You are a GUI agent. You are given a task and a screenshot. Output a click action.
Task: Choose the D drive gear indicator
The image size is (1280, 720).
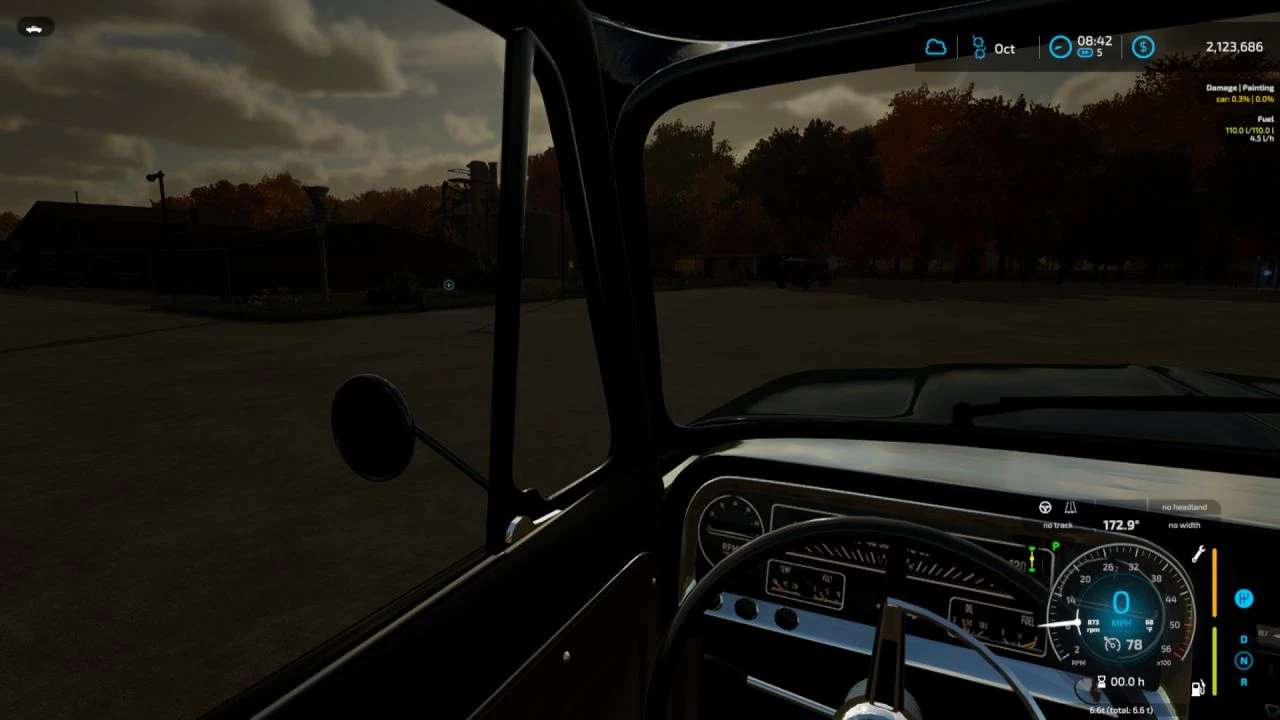coord(1244,640)
